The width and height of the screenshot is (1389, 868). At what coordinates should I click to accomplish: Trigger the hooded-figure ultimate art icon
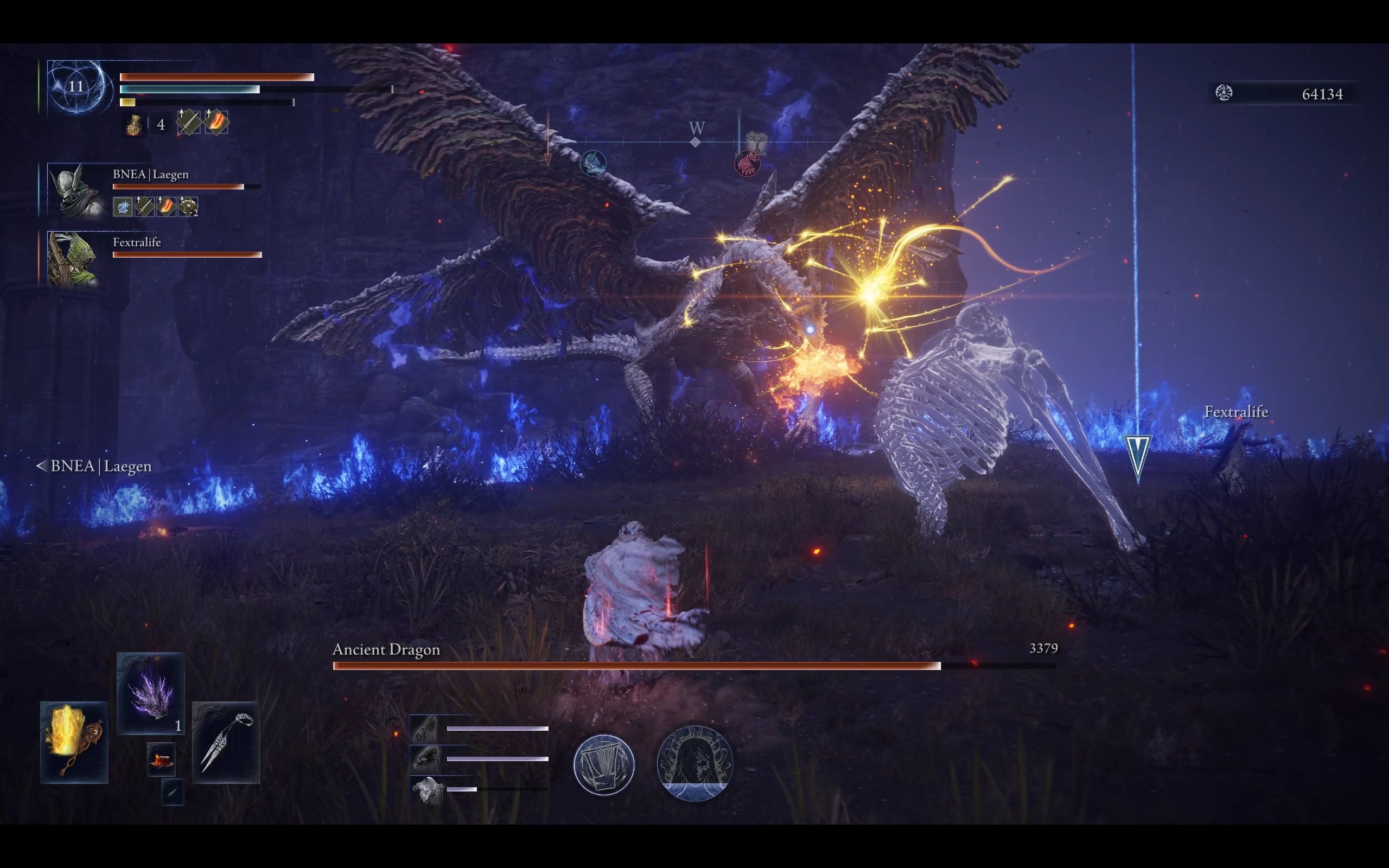coord(694,763)
